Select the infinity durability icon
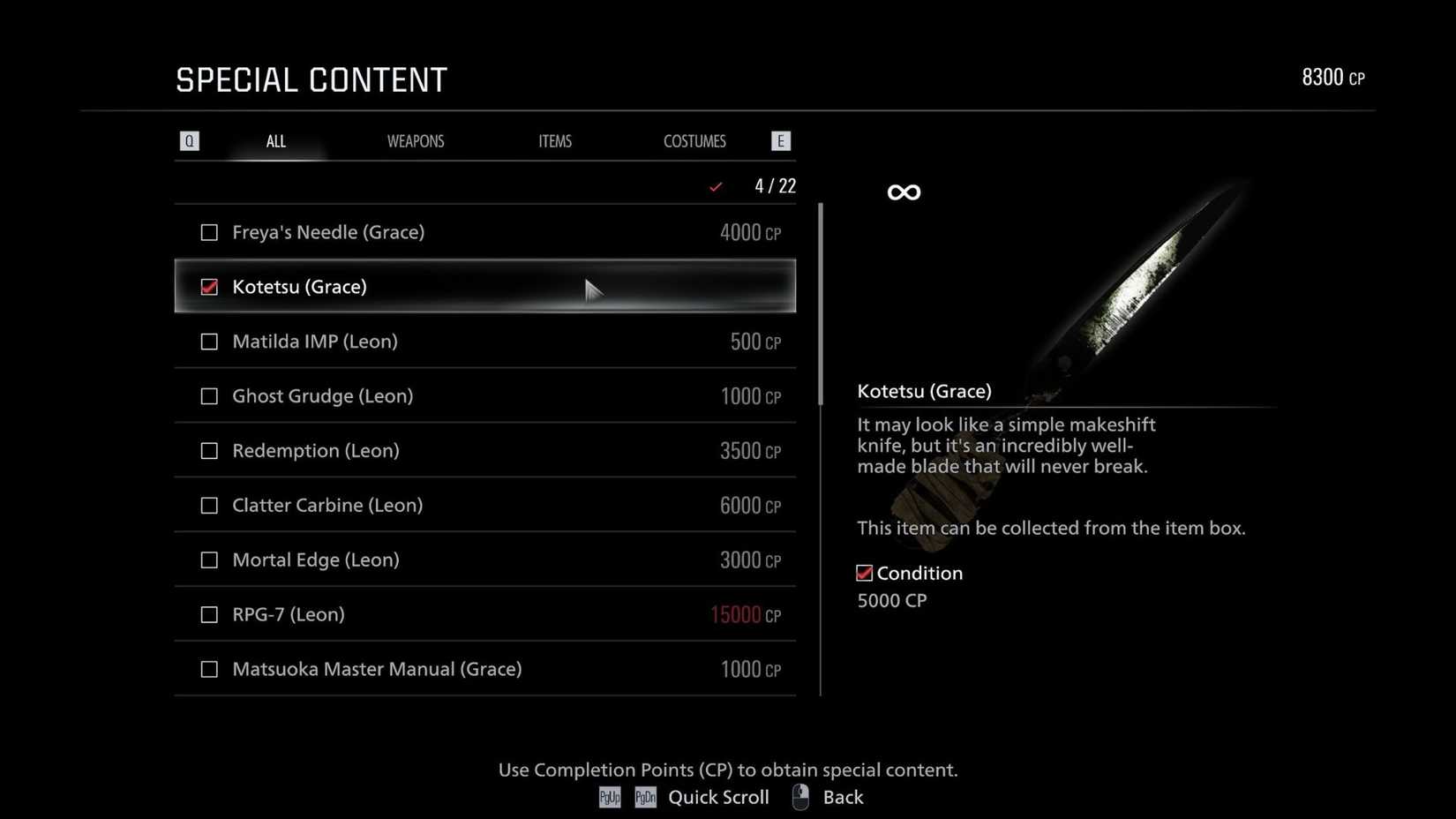 click(x=903, y=191)
